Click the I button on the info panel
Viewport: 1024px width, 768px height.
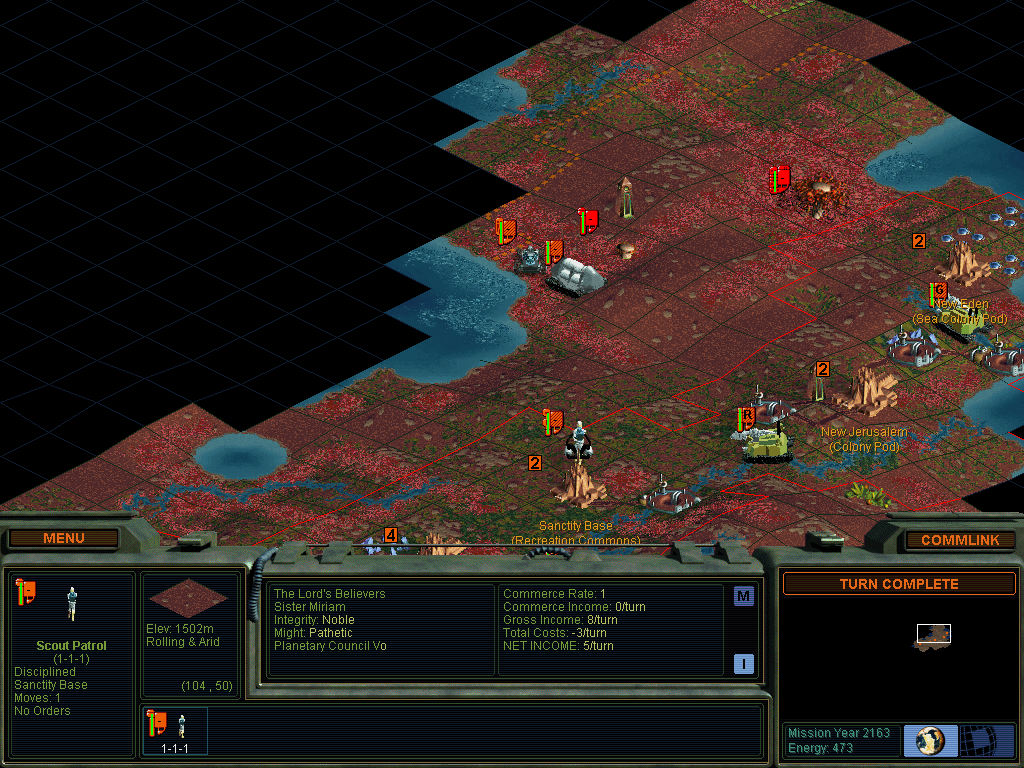coord(743,663)
